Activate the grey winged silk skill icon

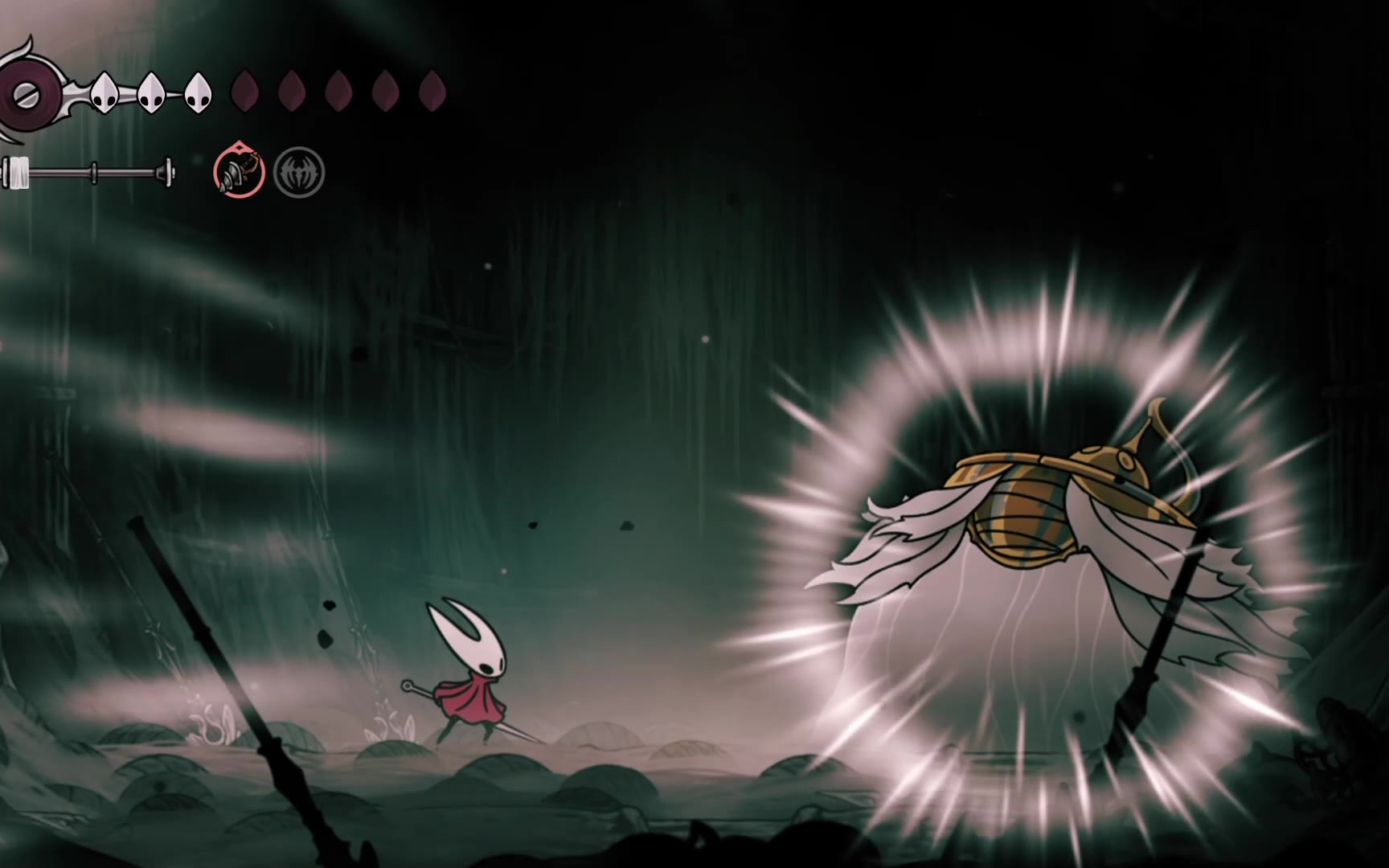tap(299, 172)
